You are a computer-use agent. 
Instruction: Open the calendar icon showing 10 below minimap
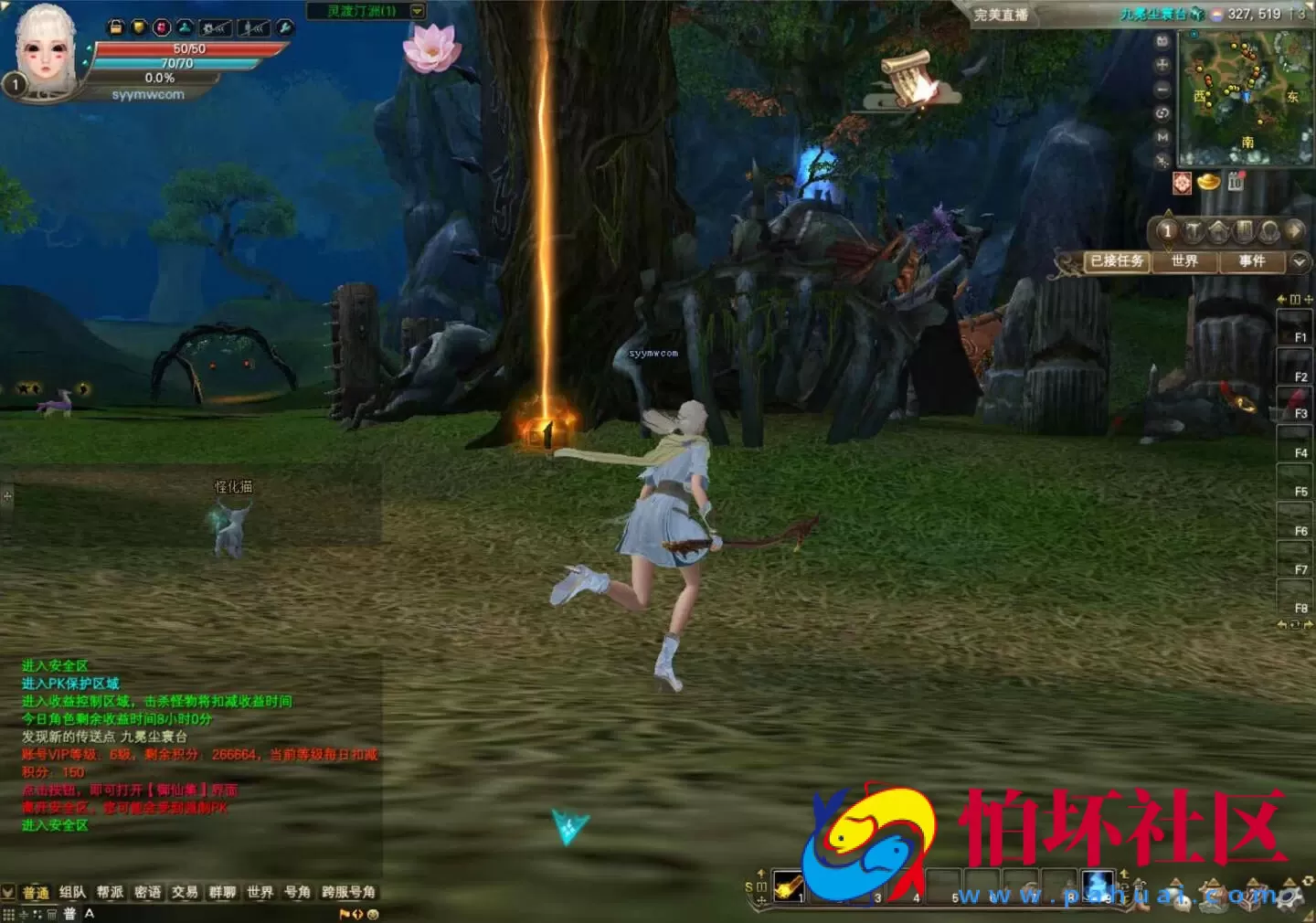[x=1236, y=180]
